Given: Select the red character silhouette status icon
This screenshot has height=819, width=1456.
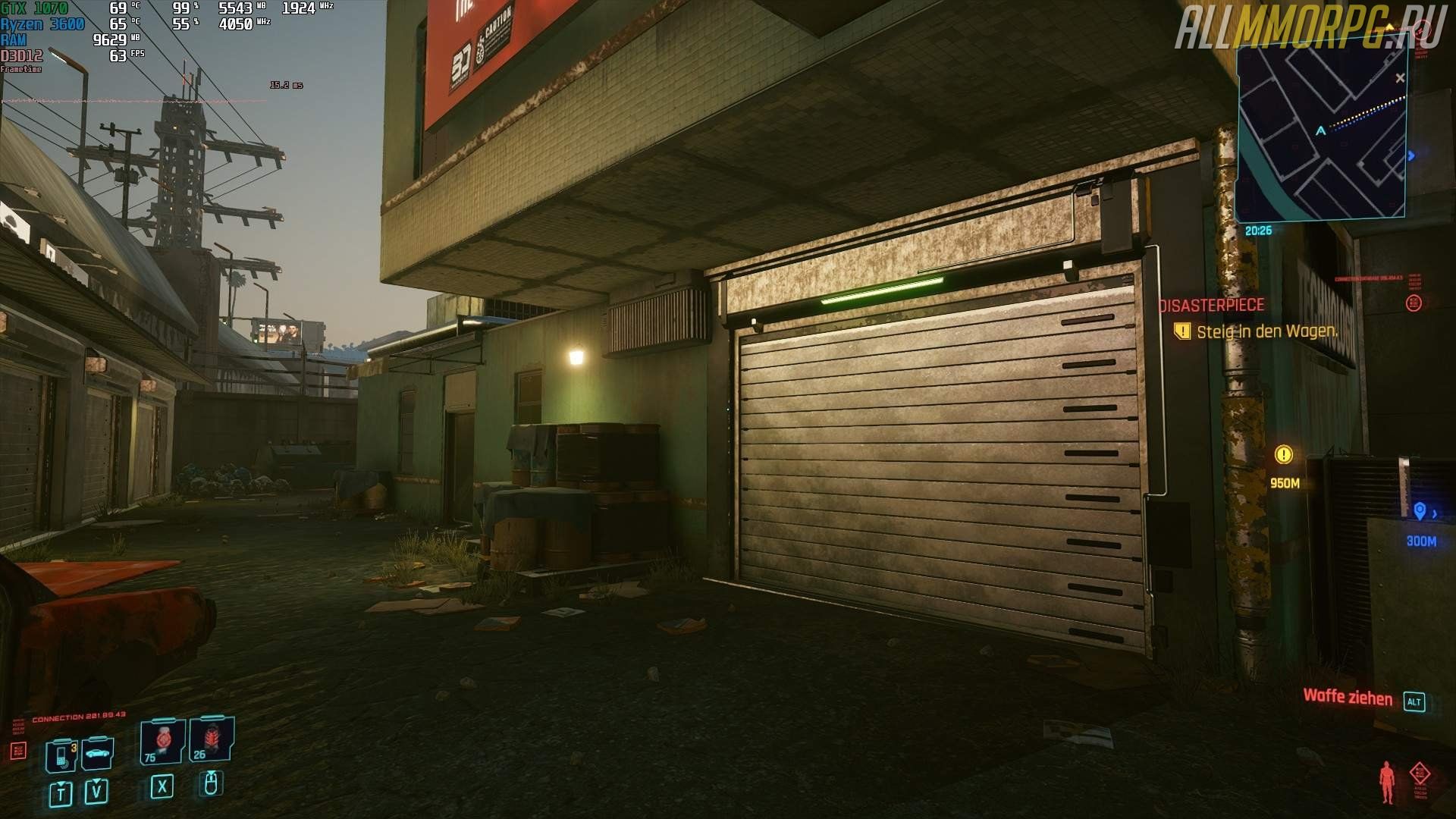Looking at the screenshot, I should [x=1387, y=782].
